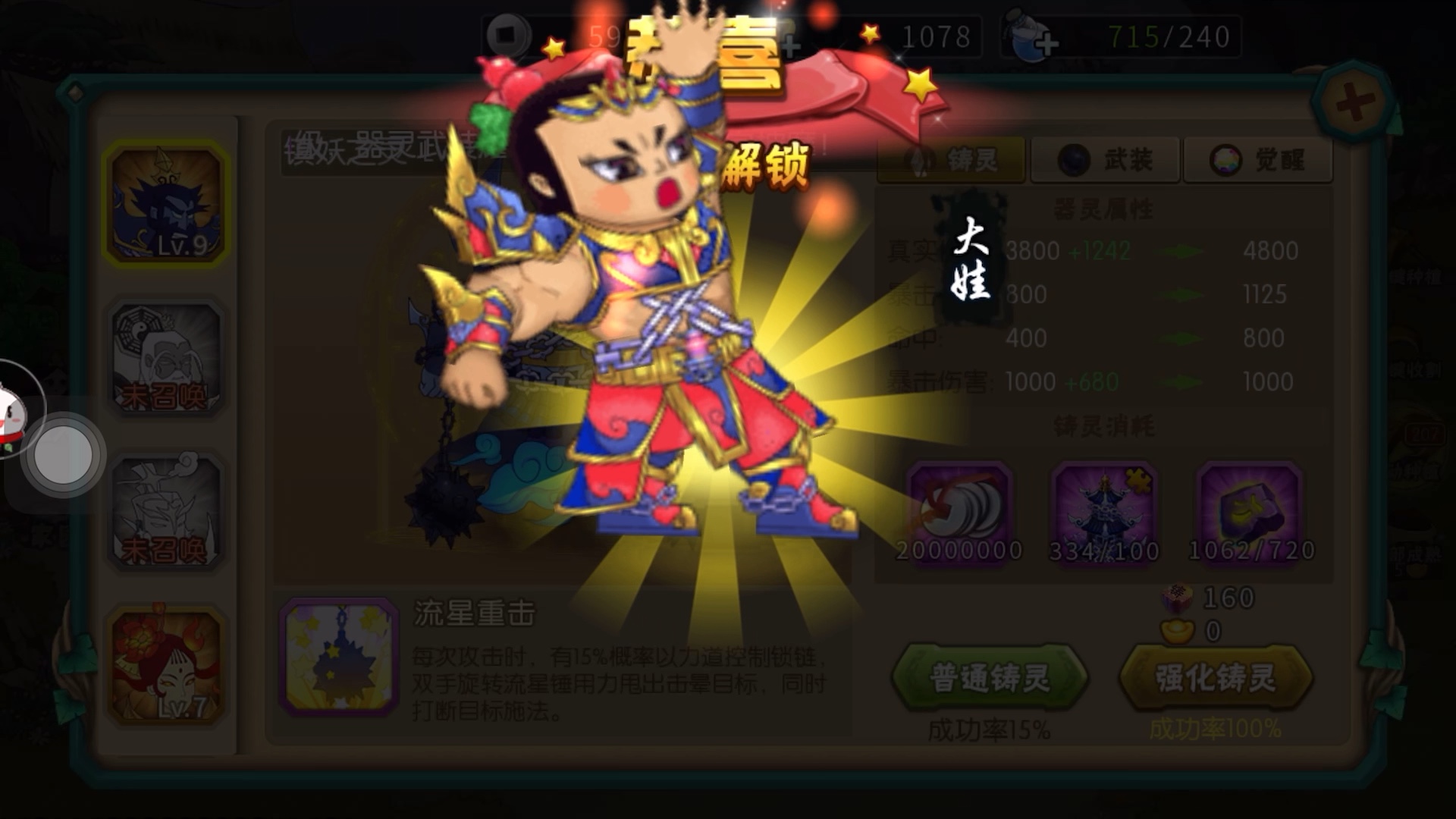Switch to the 武装 tab
This screenshot has width=1456, height=819.
(x=1105, y=160)
